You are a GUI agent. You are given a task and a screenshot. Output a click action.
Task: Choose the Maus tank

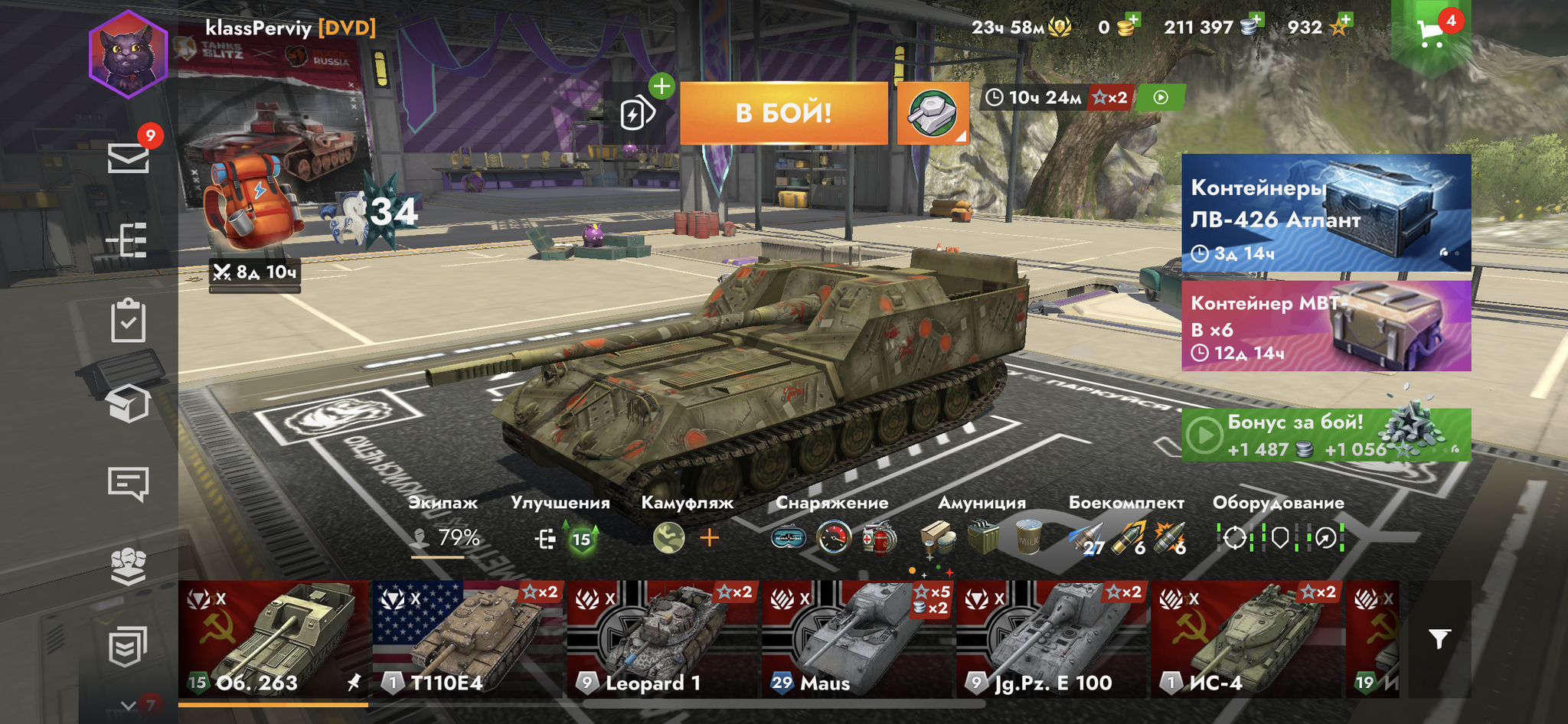[x=857, y=640]
